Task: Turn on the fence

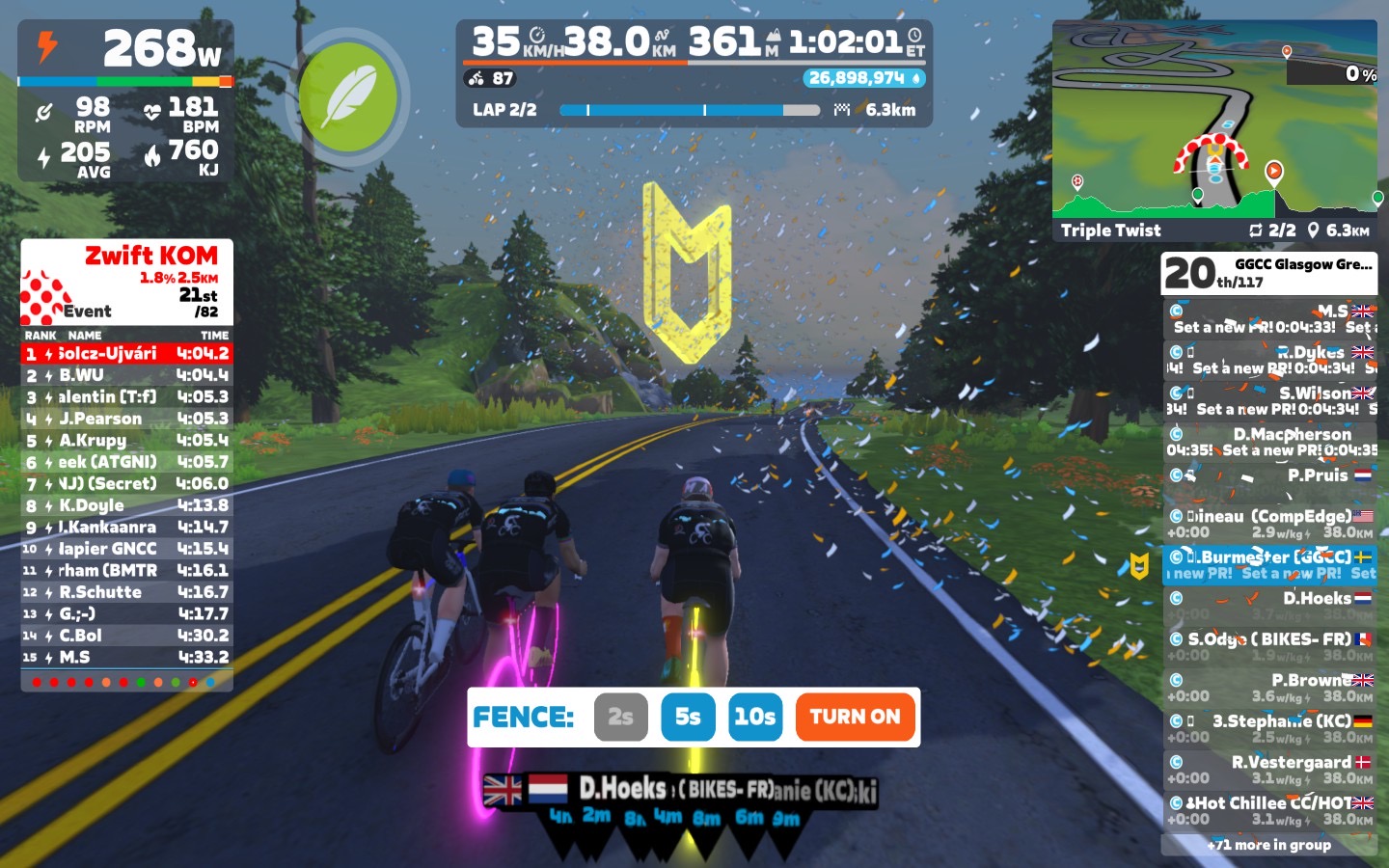Action: click(x=855, y=717)
